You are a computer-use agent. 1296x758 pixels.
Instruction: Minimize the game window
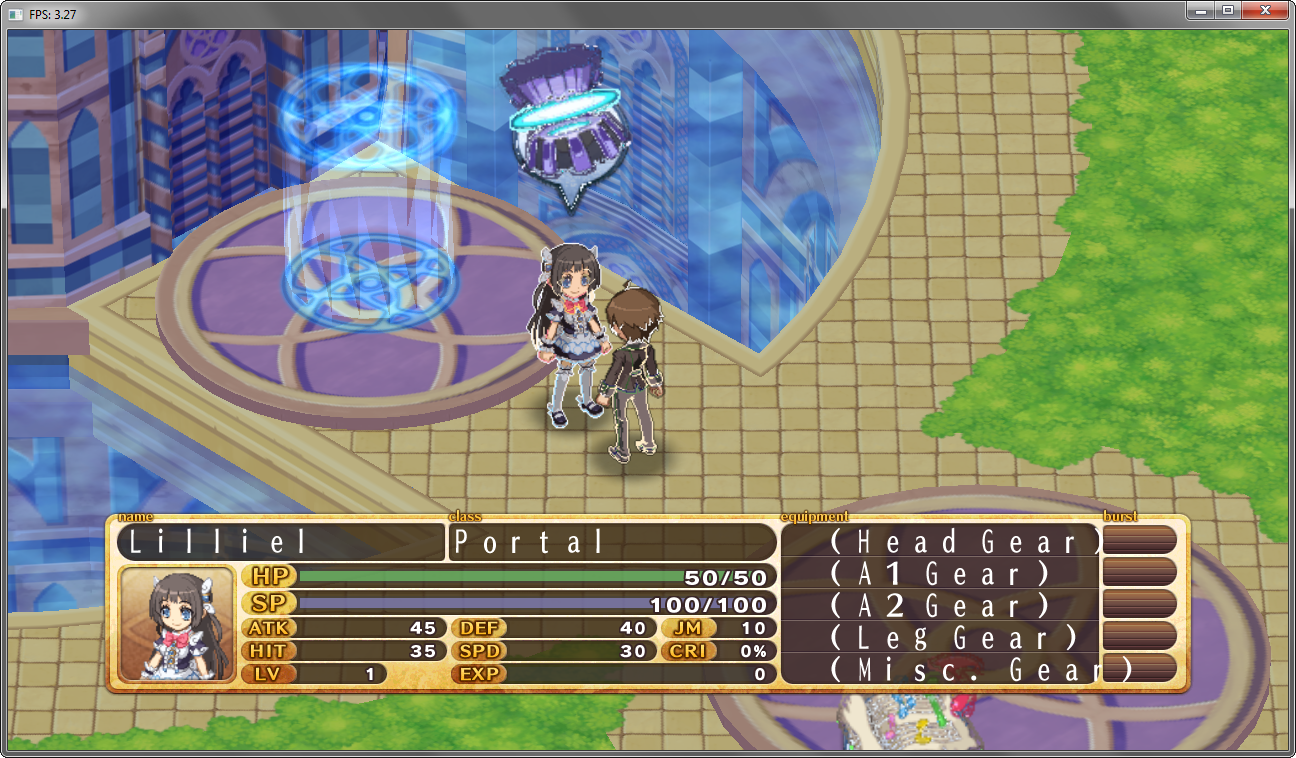(x=1201, y=10)
